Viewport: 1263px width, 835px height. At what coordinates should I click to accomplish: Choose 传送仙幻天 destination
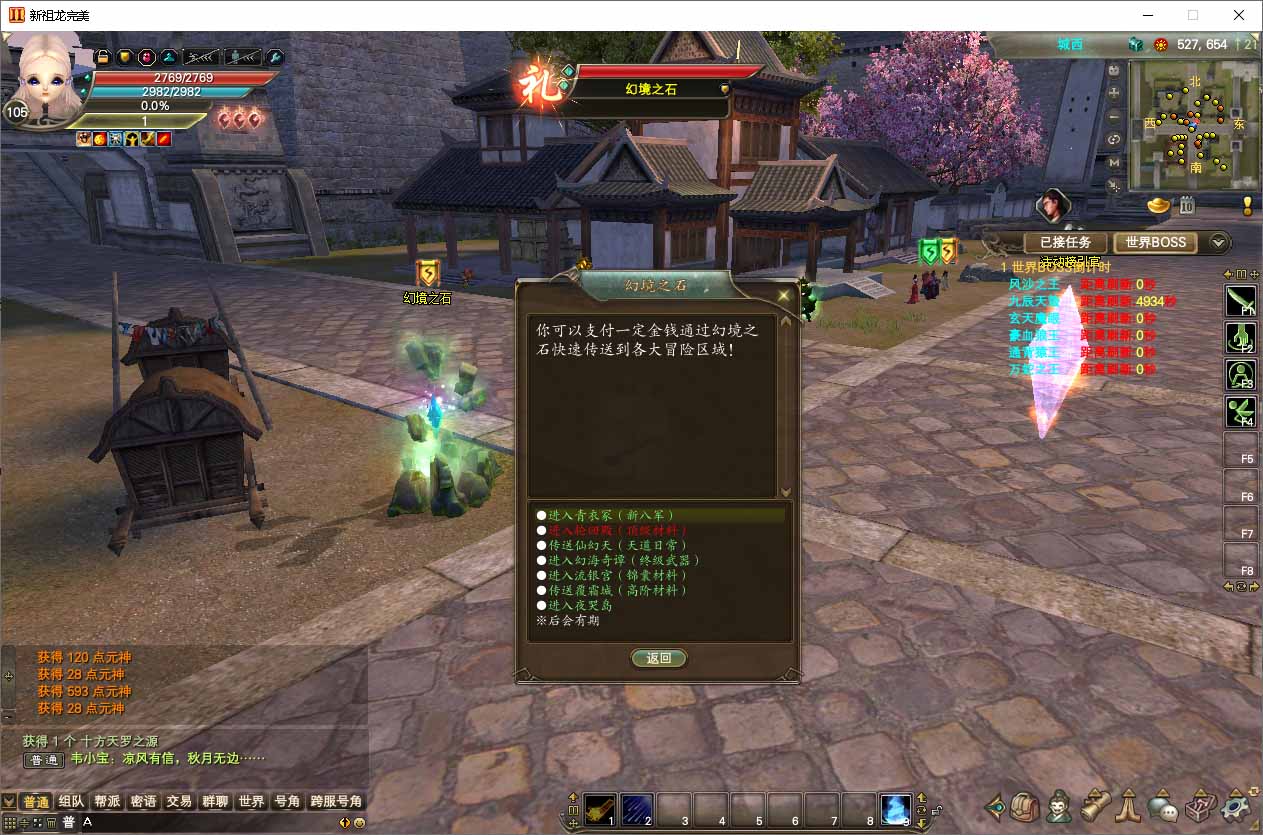click(612, 545)
